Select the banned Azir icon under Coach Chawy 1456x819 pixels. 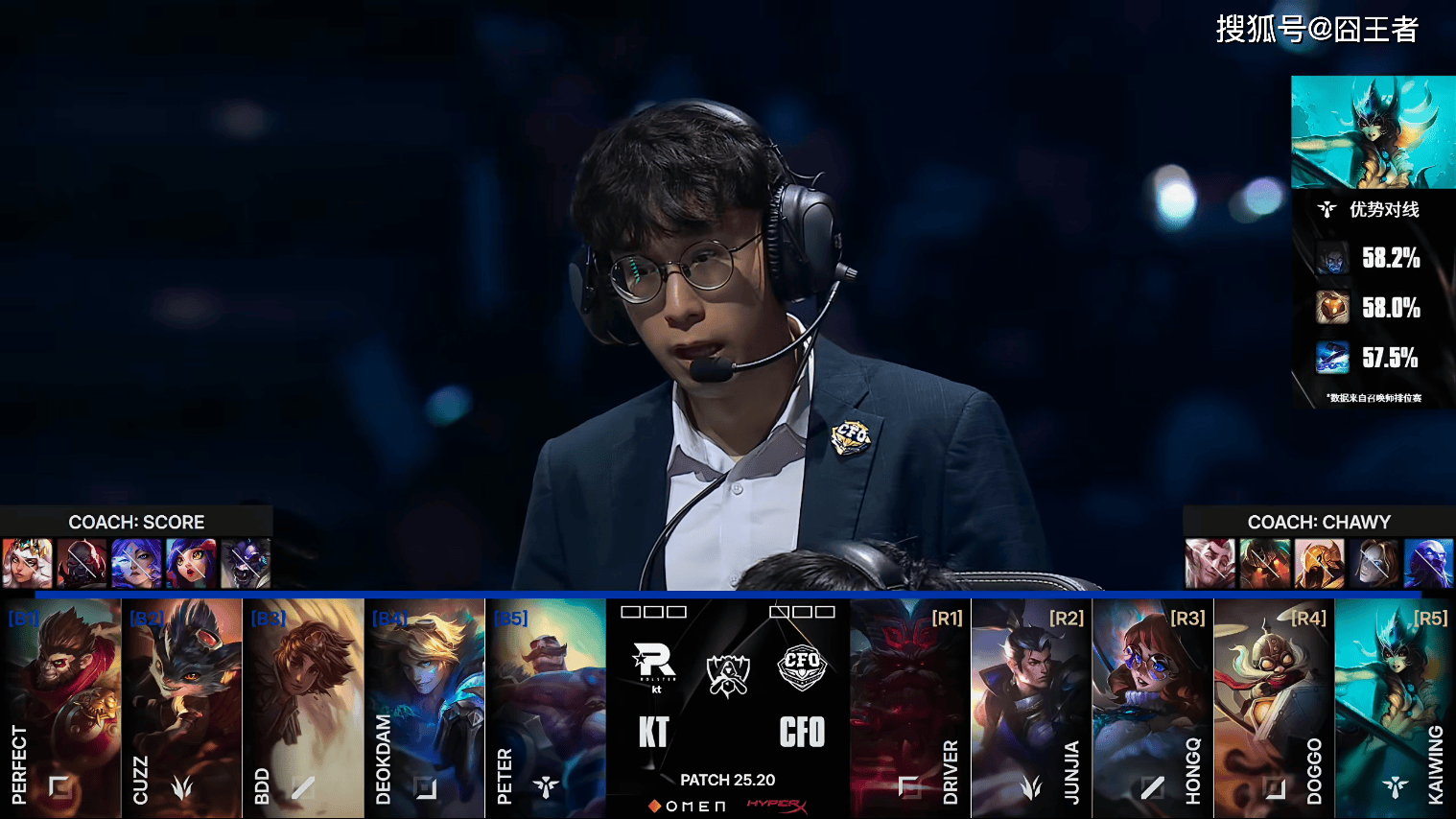tap(1319, 563)
